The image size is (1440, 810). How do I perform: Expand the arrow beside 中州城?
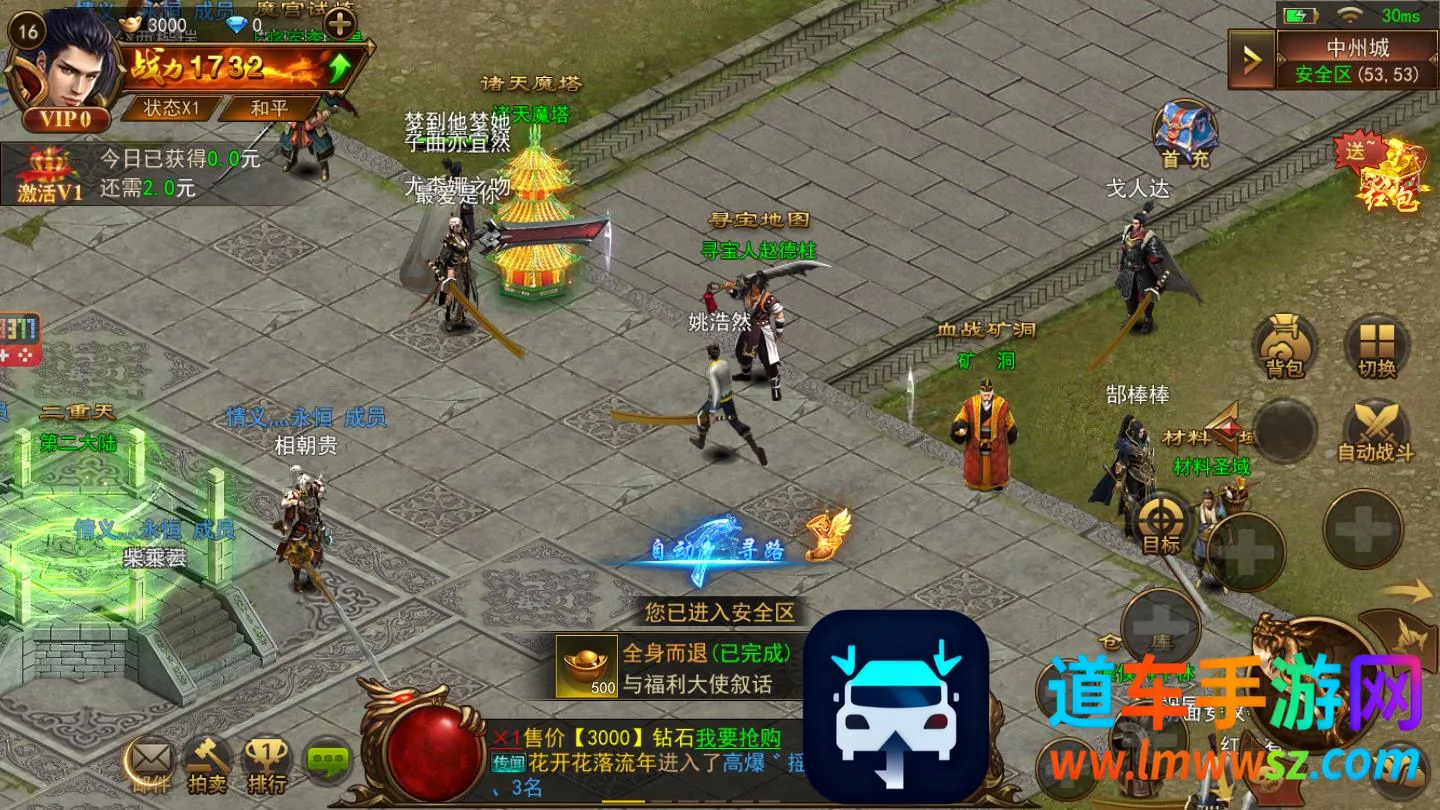coord(1251,61)
